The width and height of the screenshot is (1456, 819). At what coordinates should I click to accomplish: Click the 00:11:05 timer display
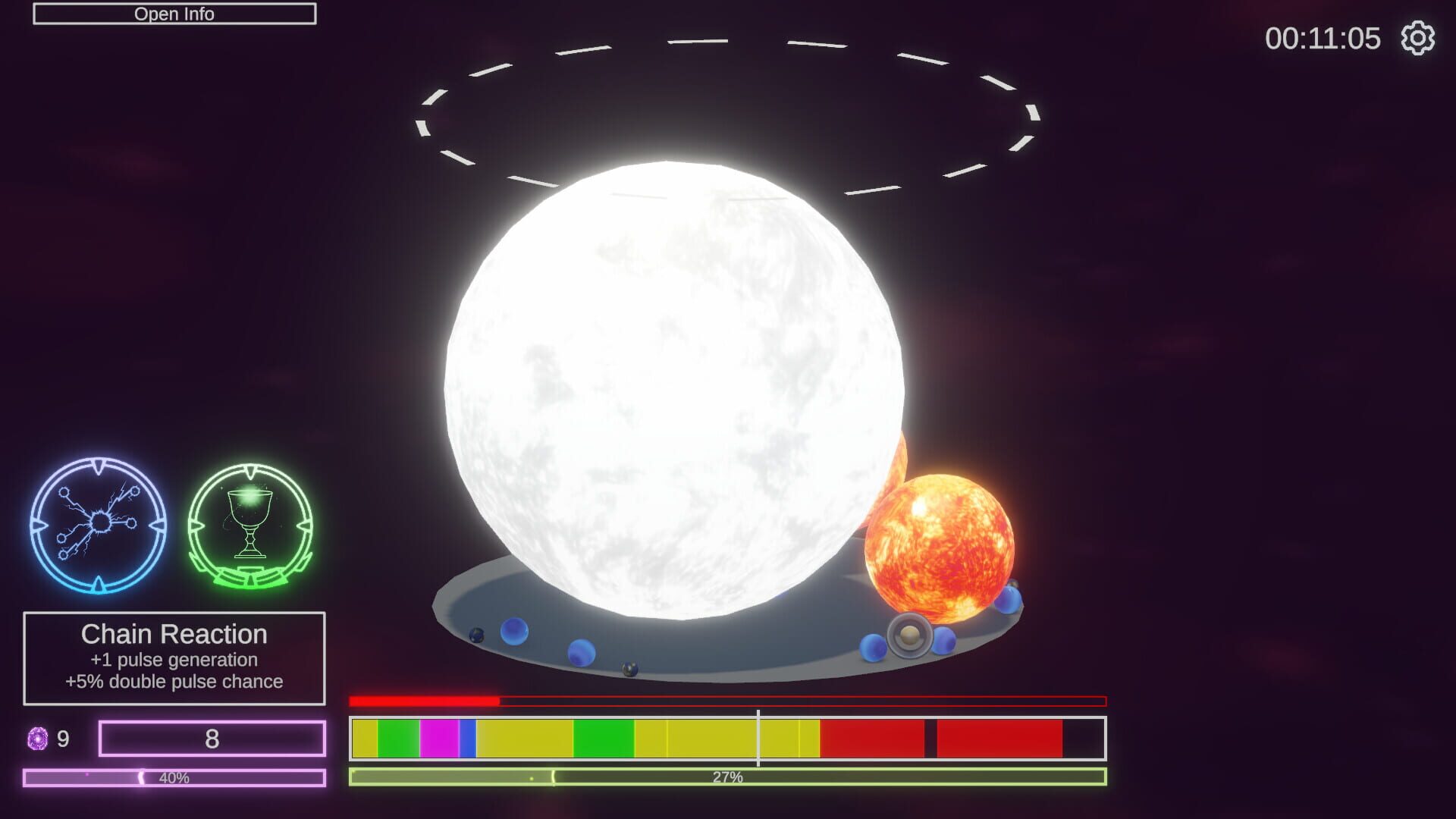point(1323,39)
